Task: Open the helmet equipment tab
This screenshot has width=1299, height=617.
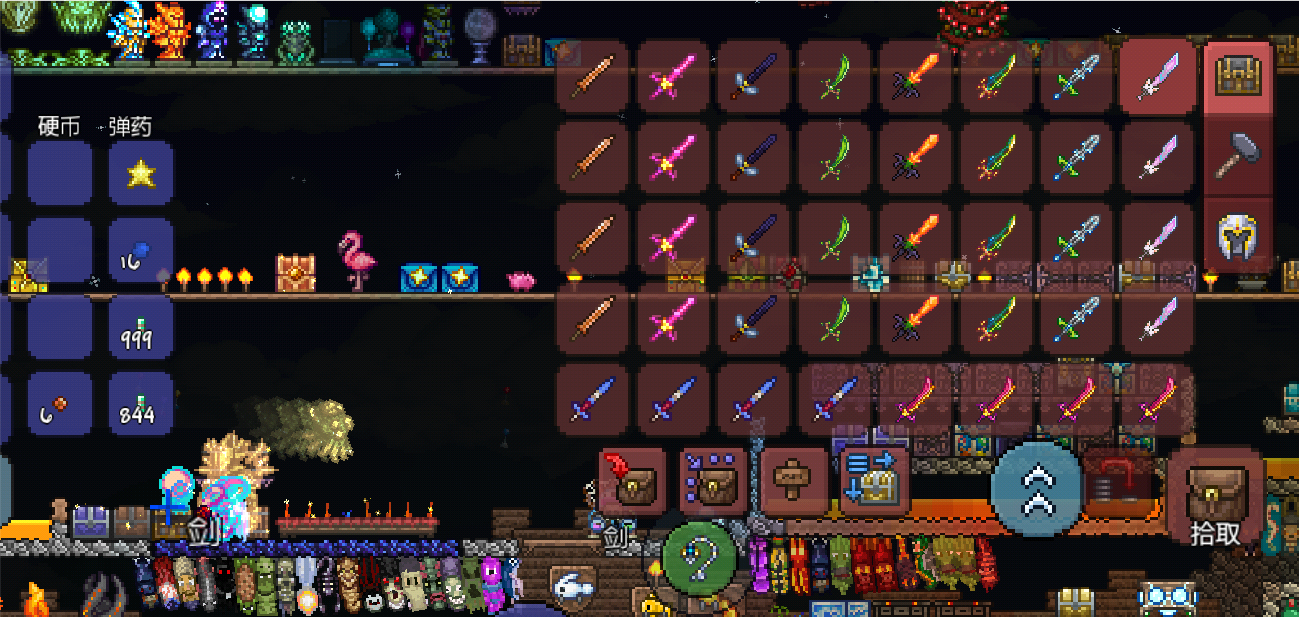Action: pyautogui.click(x=1238, y=234)
